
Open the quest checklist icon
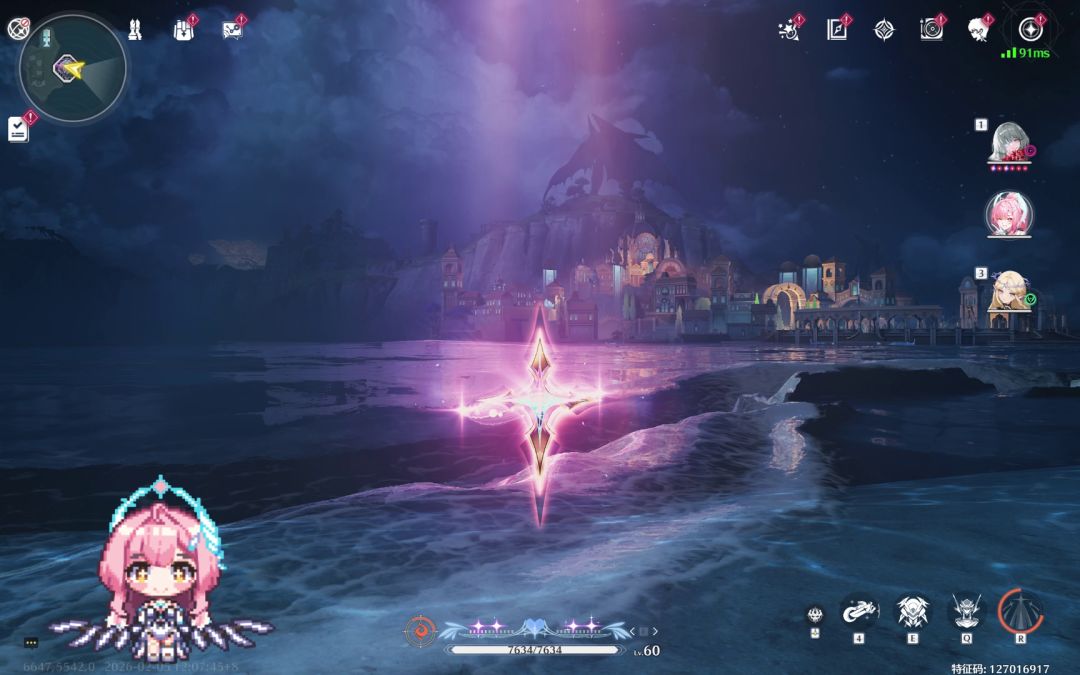click(18, 129)
